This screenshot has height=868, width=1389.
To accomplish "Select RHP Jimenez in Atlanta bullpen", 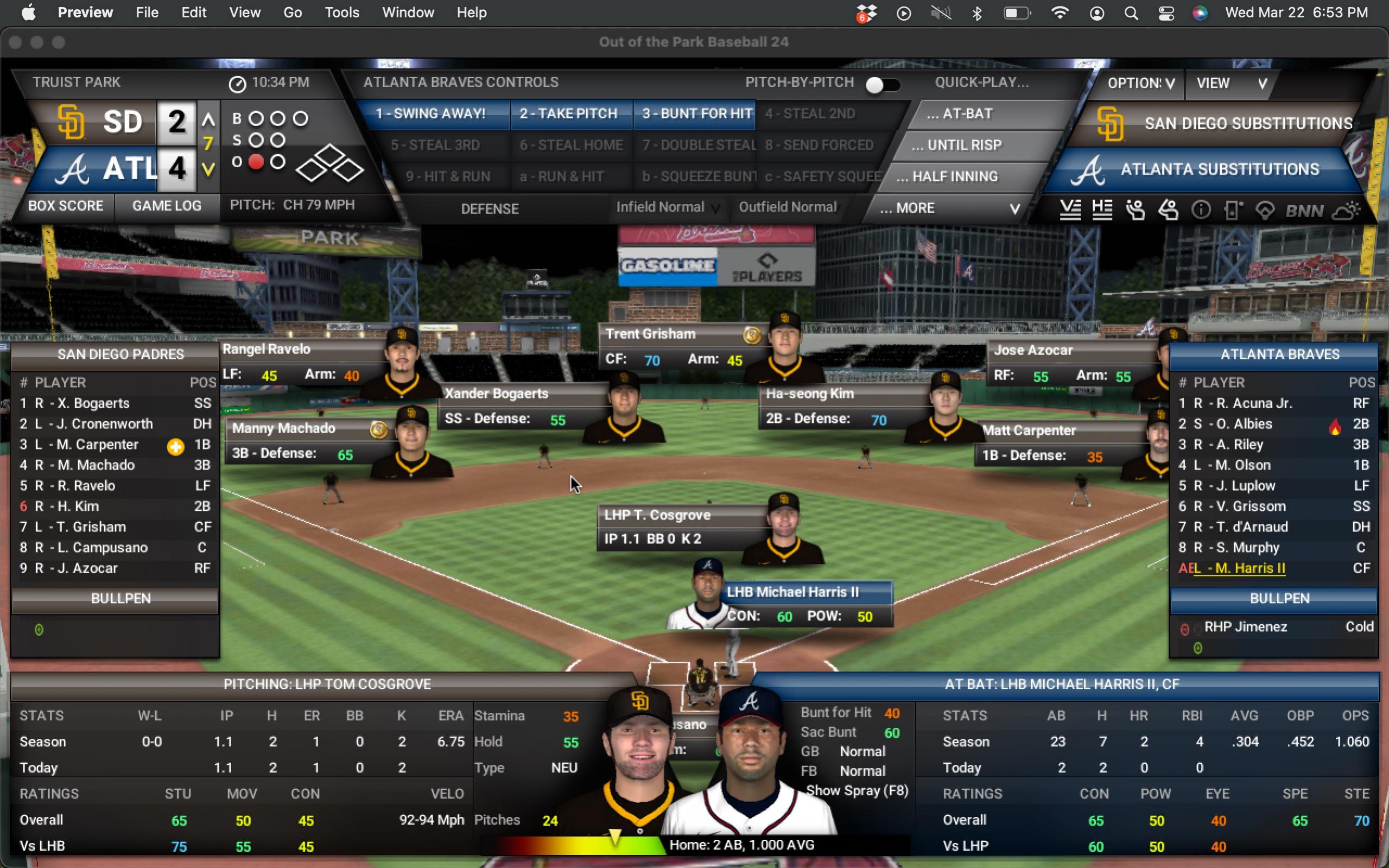I will [x=1246, y=627].
